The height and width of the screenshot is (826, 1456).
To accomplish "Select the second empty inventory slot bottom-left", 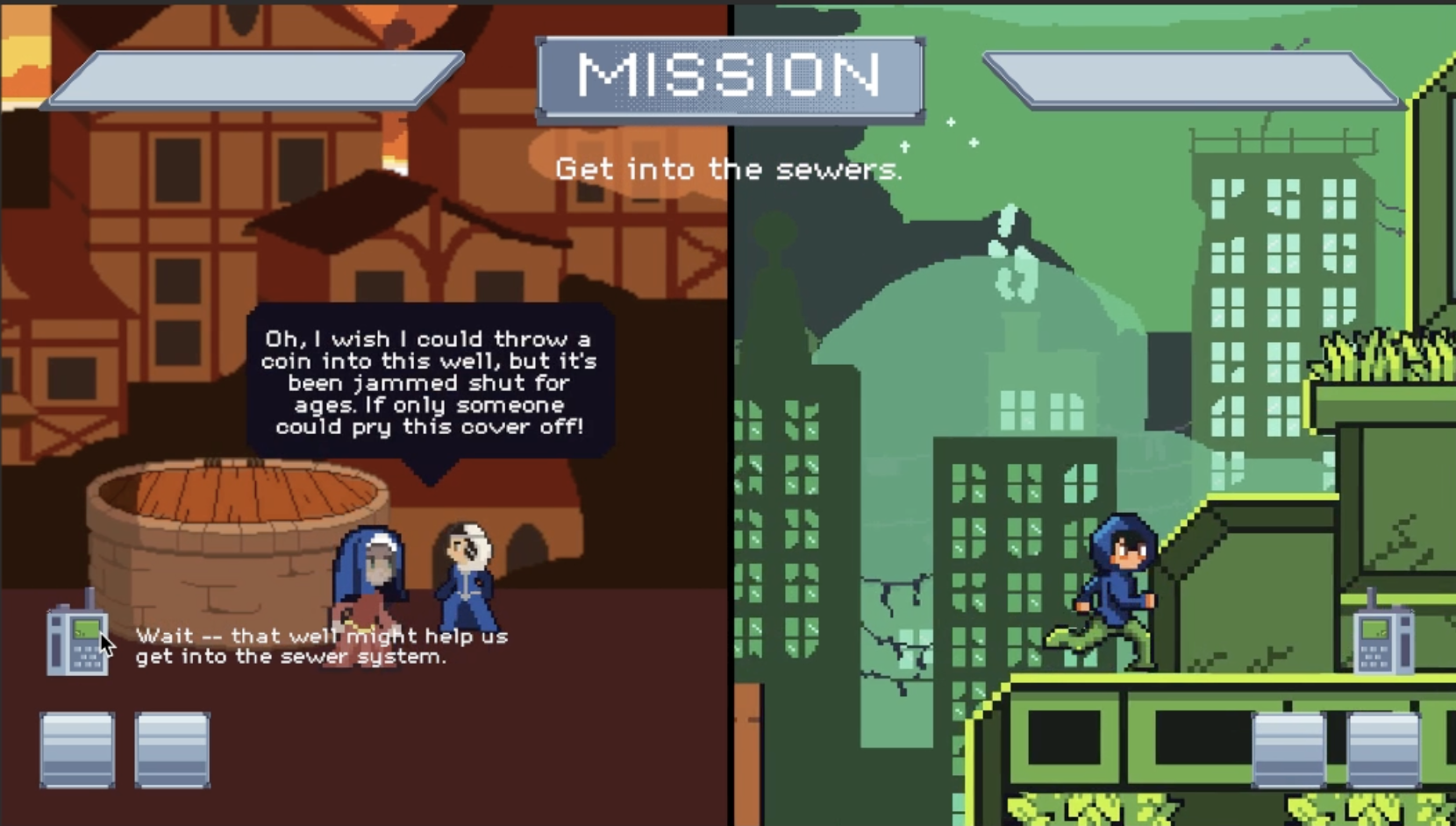I will coord(172,751).
